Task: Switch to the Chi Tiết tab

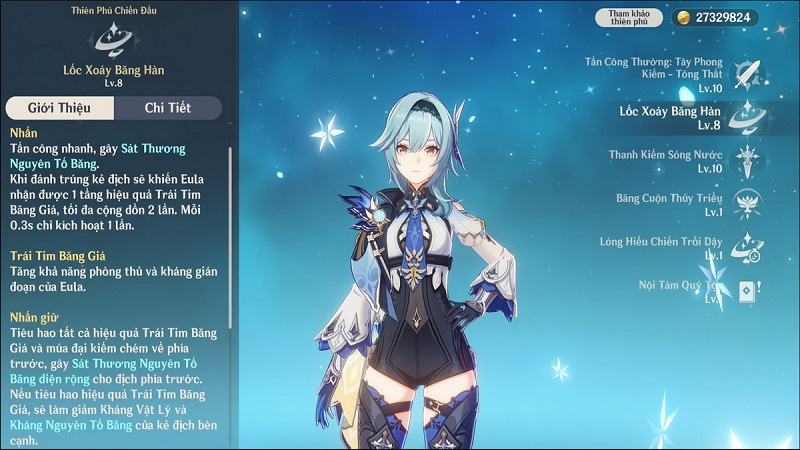Action: pos(167,108)
